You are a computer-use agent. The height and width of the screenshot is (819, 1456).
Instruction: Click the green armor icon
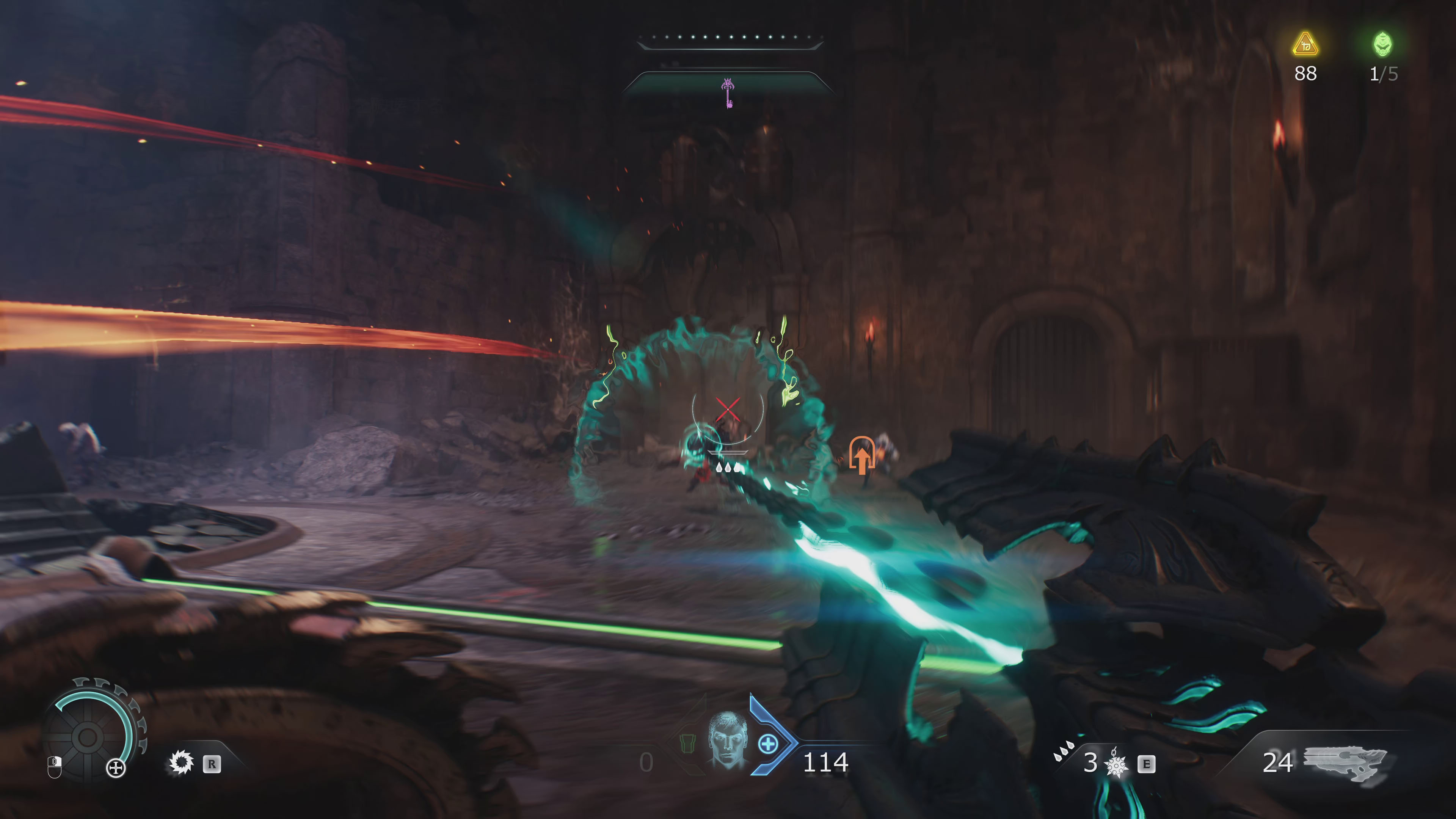pos(687,743)
